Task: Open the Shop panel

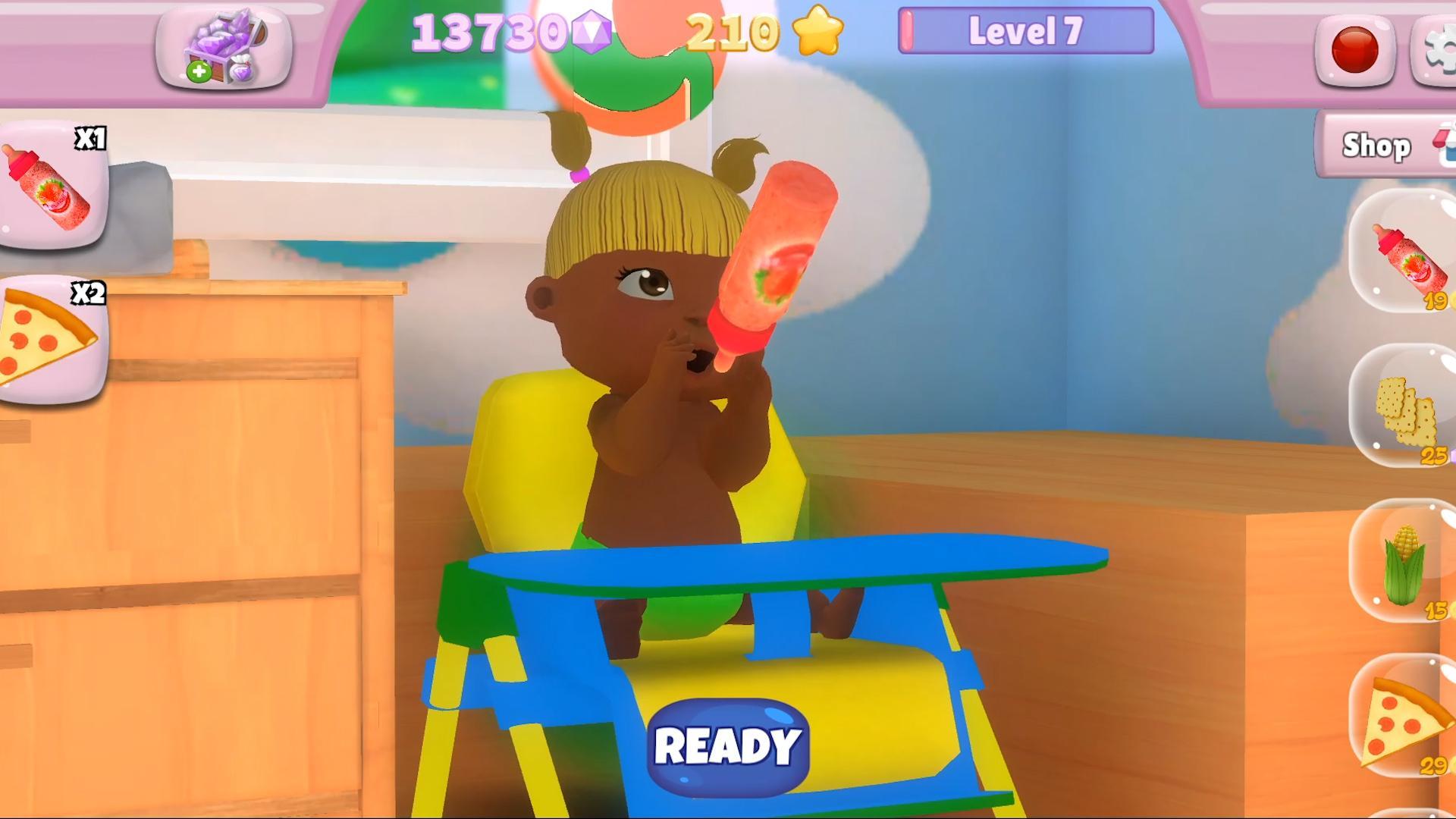Action: click(1376, 146)
